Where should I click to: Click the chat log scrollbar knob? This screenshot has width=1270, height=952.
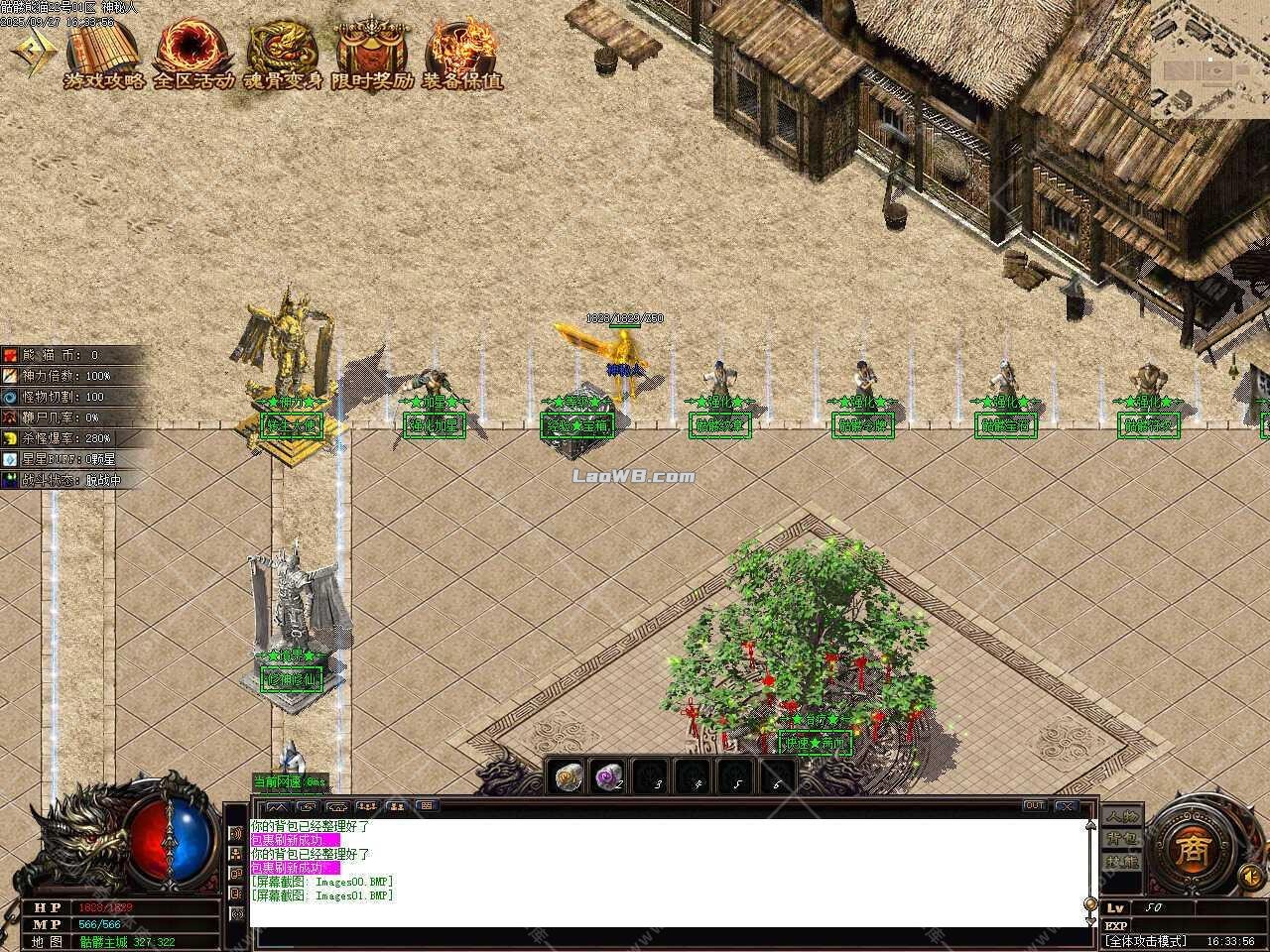point(1090,905)
